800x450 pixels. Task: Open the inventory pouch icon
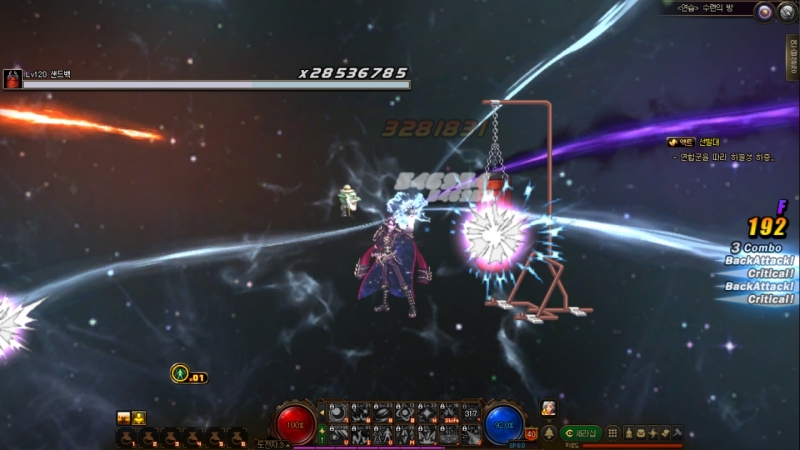pyautogui.click(x=641, y=433)
